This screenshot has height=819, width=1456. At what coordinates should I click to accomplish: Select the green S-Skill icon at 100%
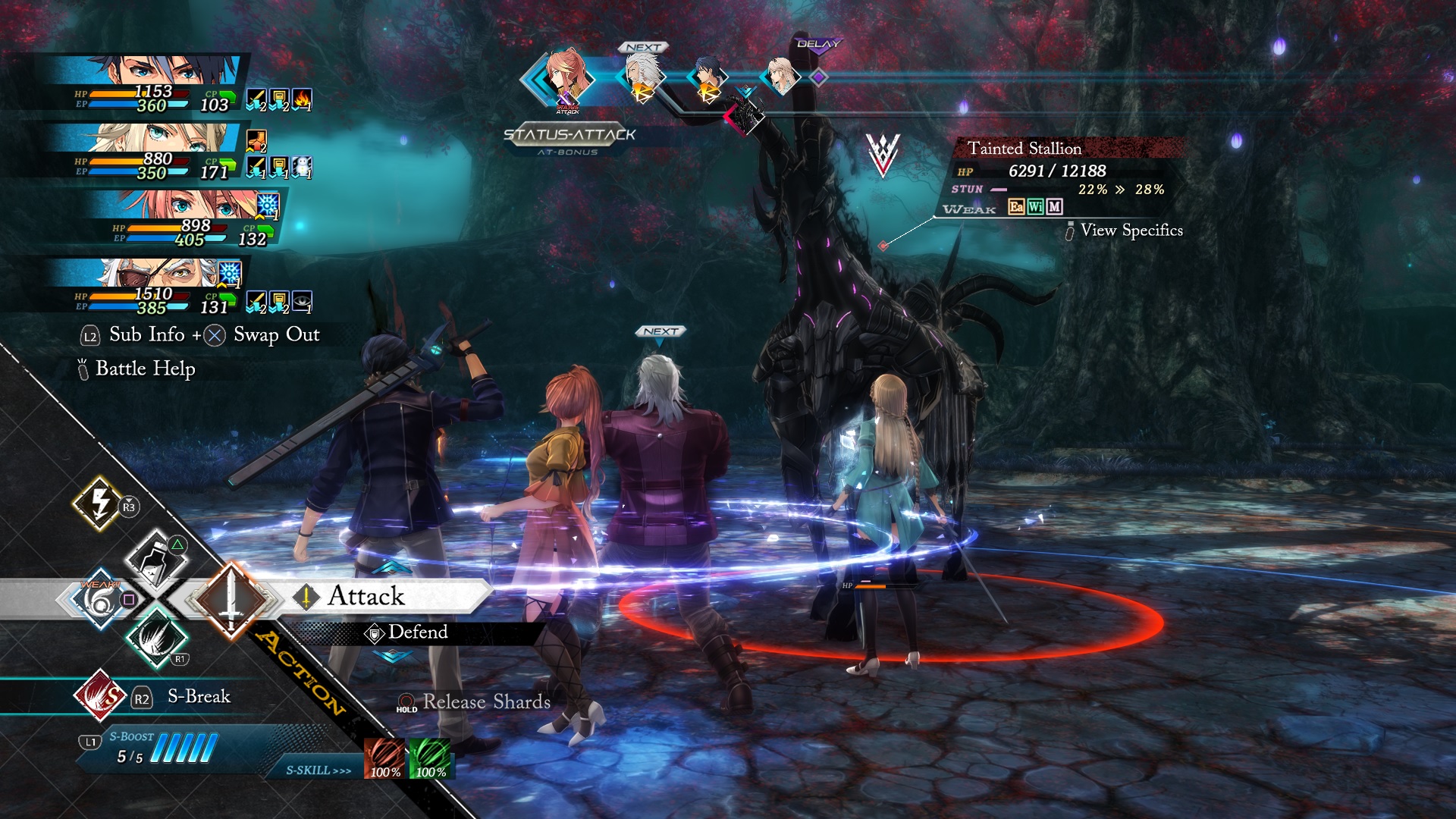click(x=430, y=758)
